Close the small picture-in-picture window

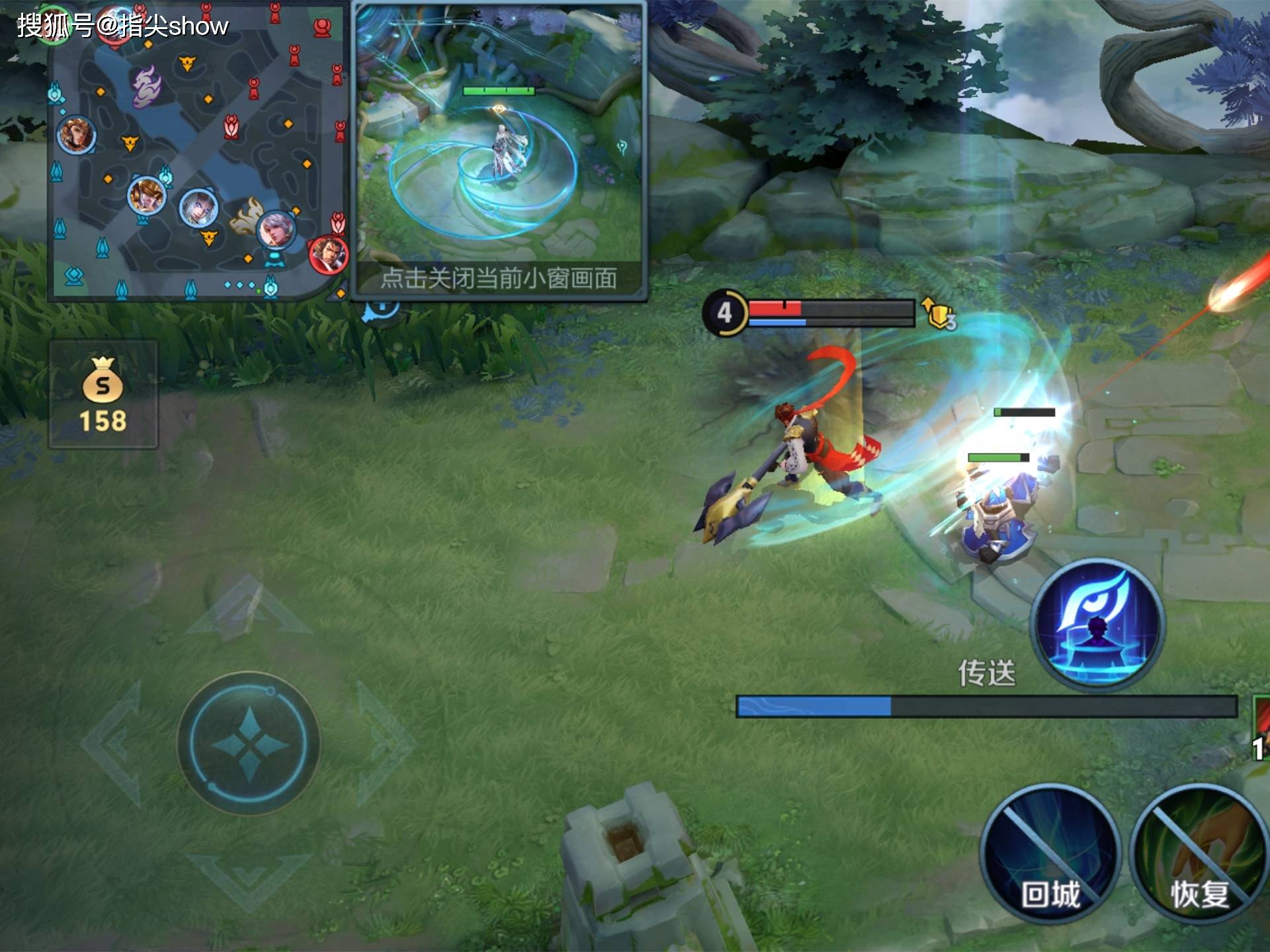point(499,278)
